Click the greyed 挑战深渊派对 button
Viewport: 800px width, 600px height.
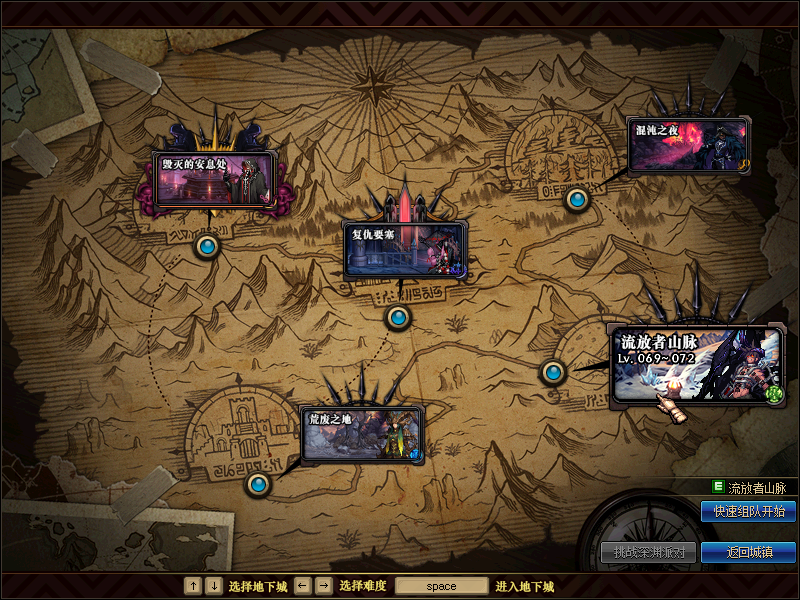648,552
